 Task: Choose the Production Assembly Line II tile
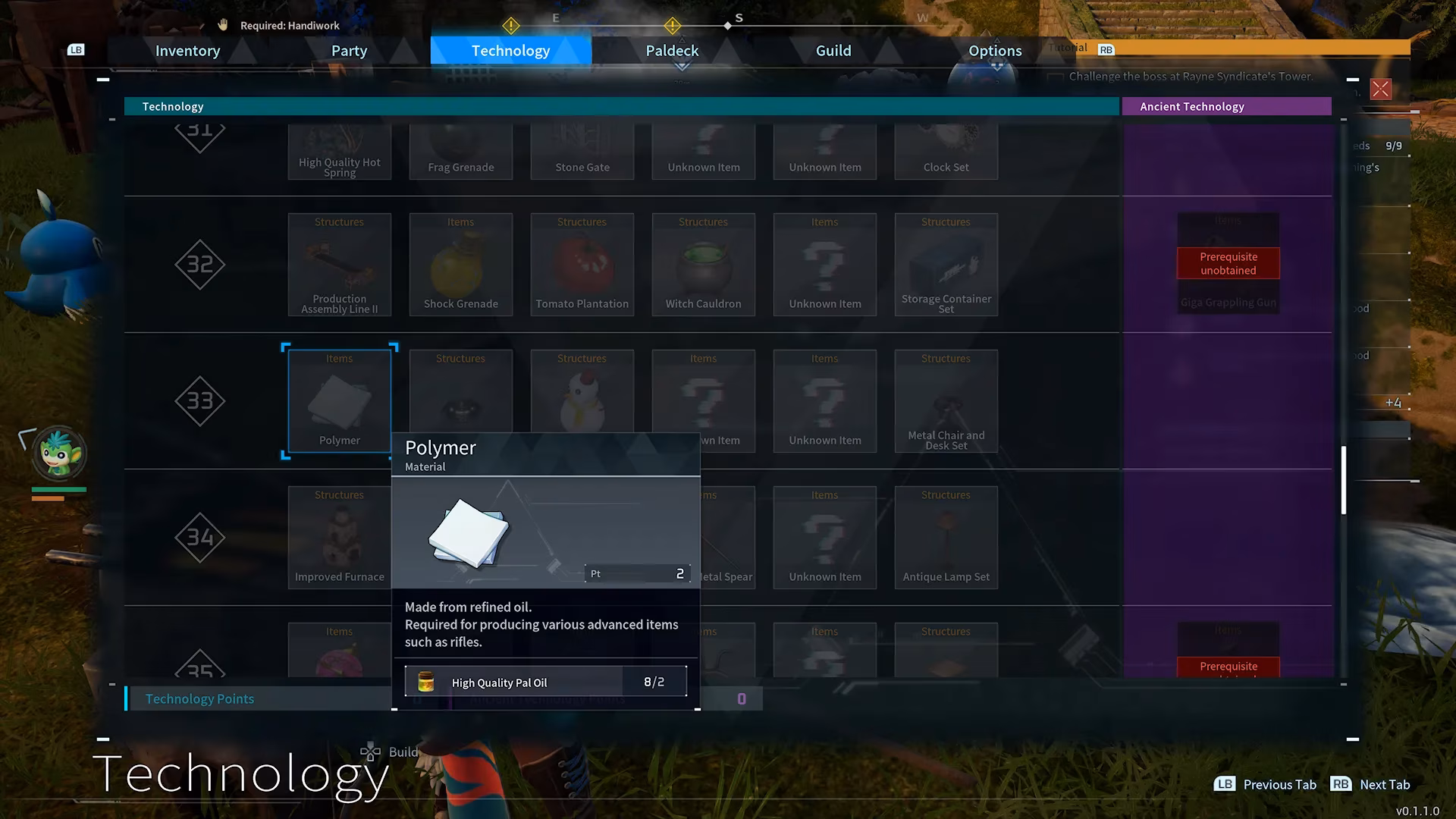pos(339,264)
